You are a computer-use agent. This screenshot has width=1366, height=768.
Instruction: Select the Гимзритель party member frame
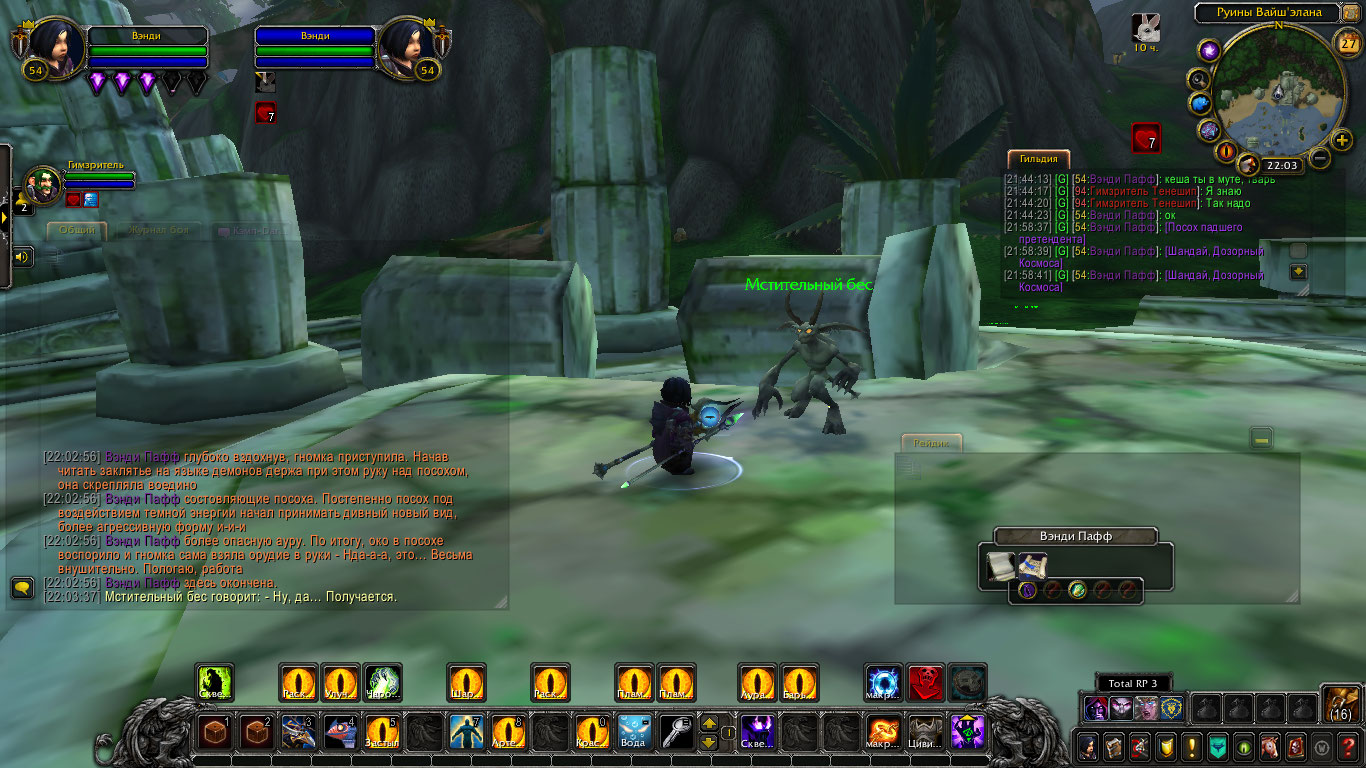(x=44, y=184)
